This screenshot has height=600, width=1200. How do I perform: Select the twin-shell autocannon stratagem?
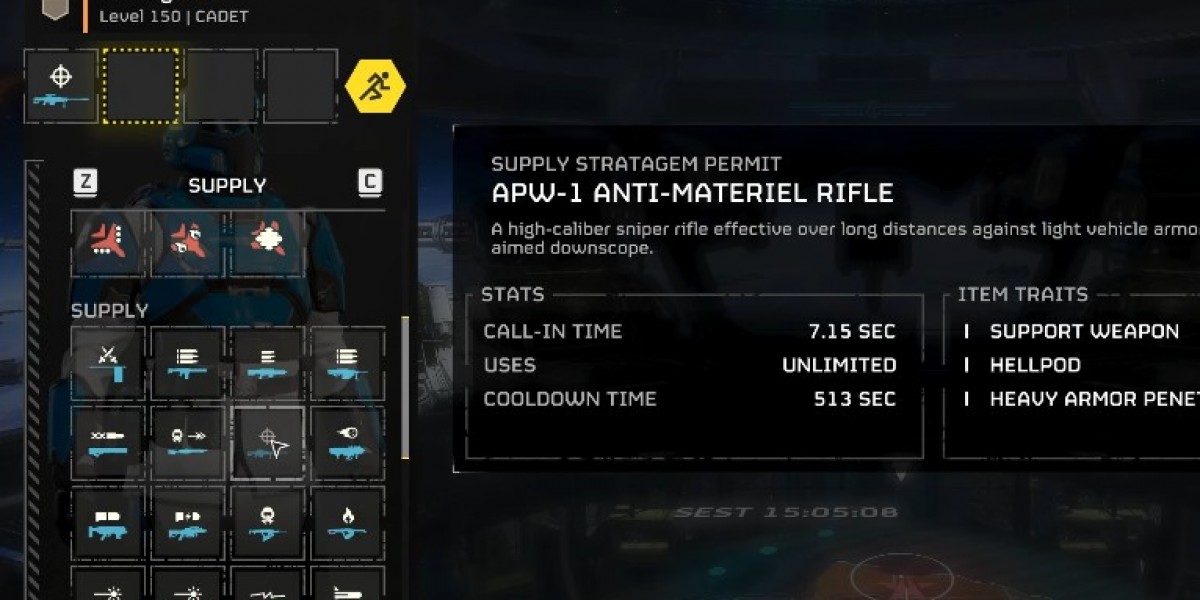point(108,522)
